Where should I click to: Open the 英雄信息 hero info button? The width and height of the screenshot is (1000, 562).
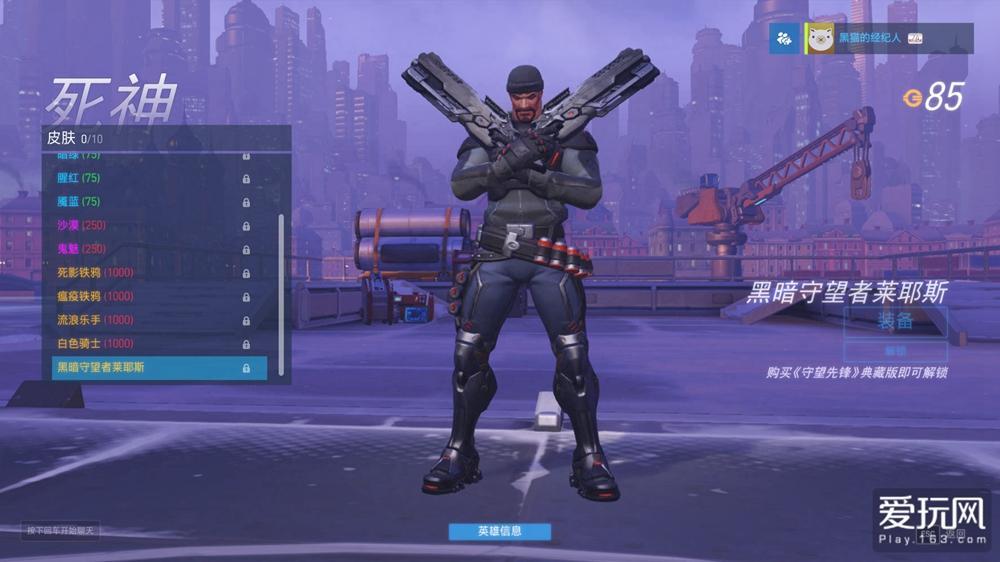pyautogui.click(x=500, y=531)
